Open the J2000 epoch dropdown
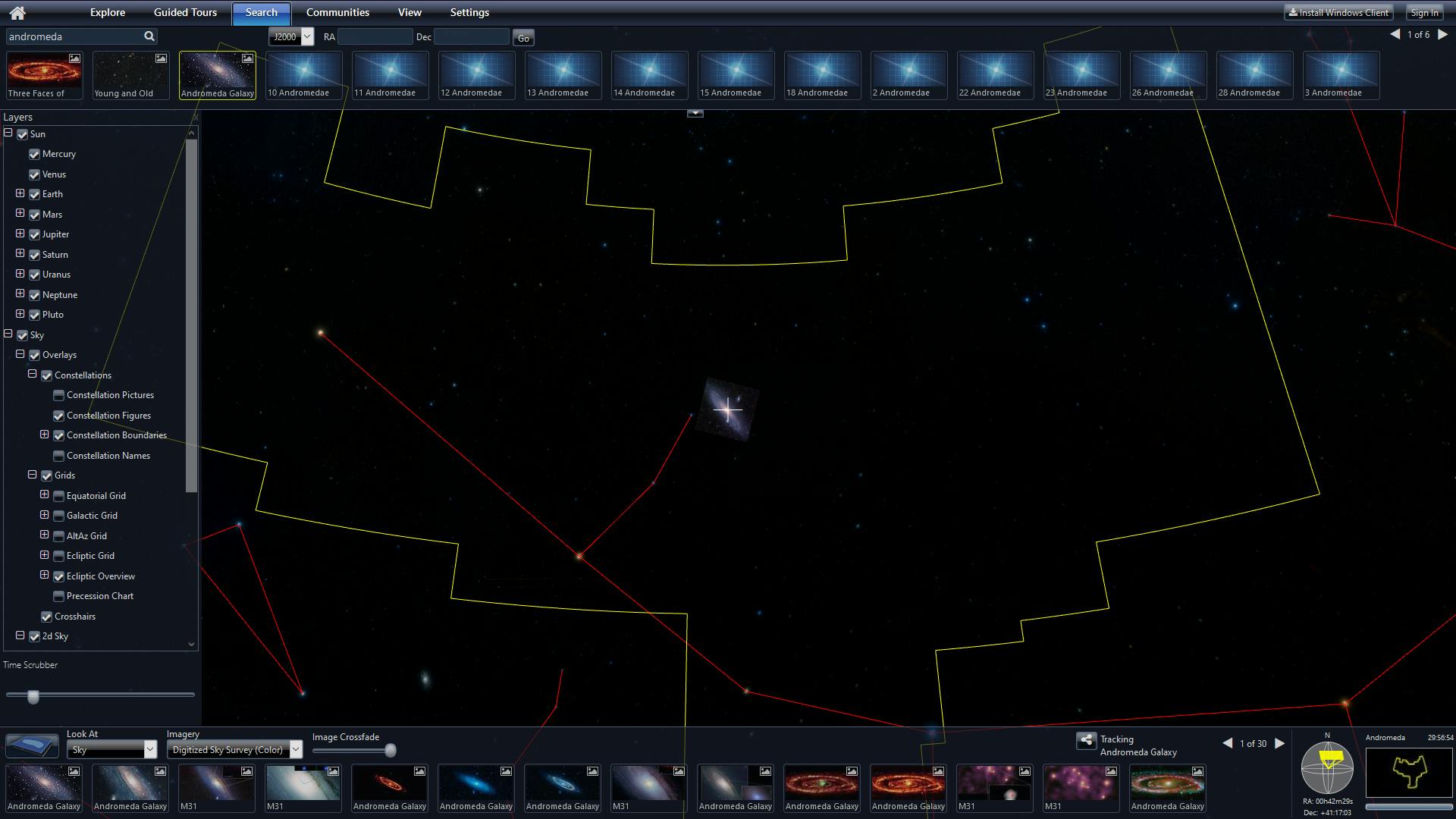Image resolution: width=1456 pixels, height=819 pixels. (291, 36)
